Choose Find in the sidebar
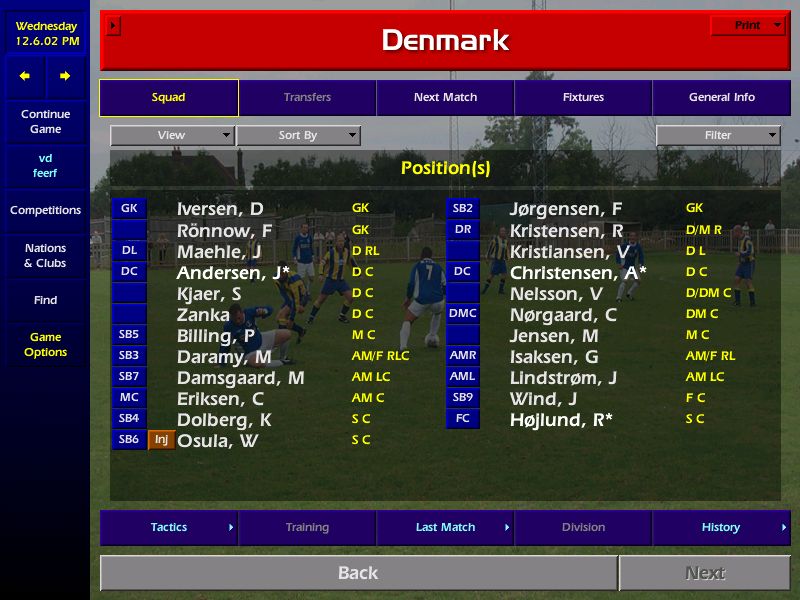The width and height of the screenshot is (800, 600). click(45, 300)
